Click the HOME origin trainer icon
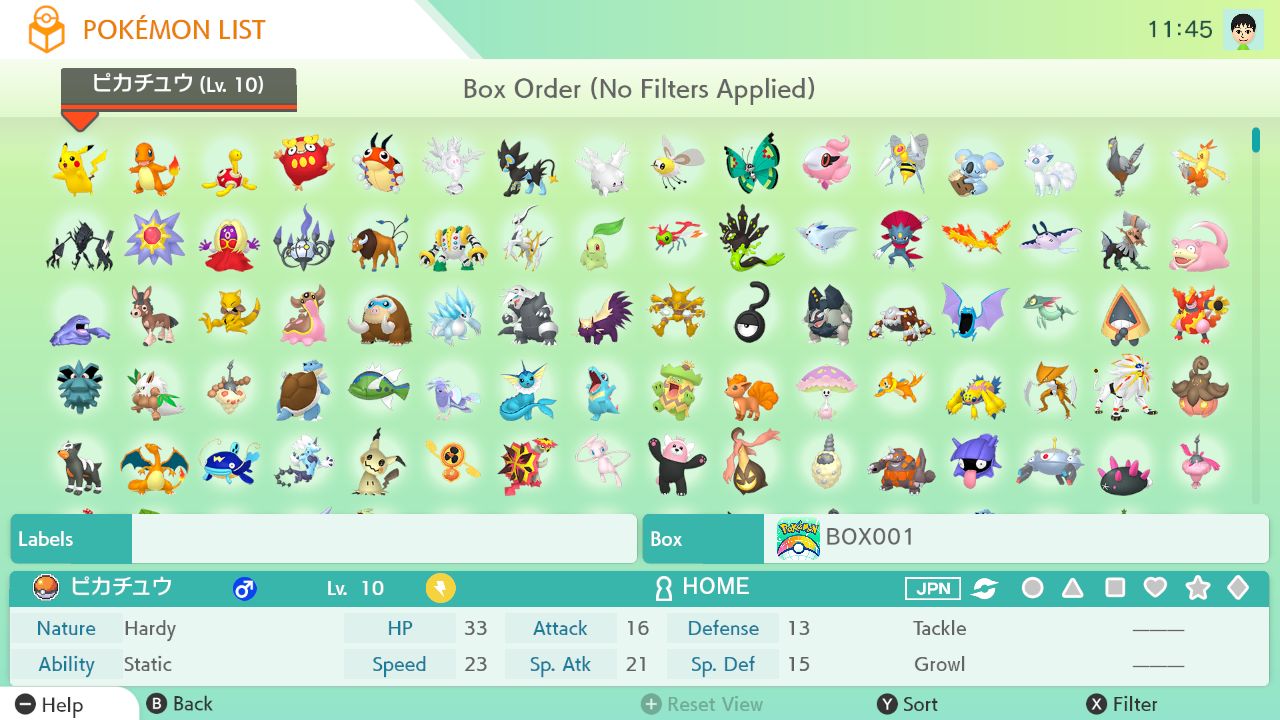This screenshot has width=1280, height=720. [x=663, y=587]
